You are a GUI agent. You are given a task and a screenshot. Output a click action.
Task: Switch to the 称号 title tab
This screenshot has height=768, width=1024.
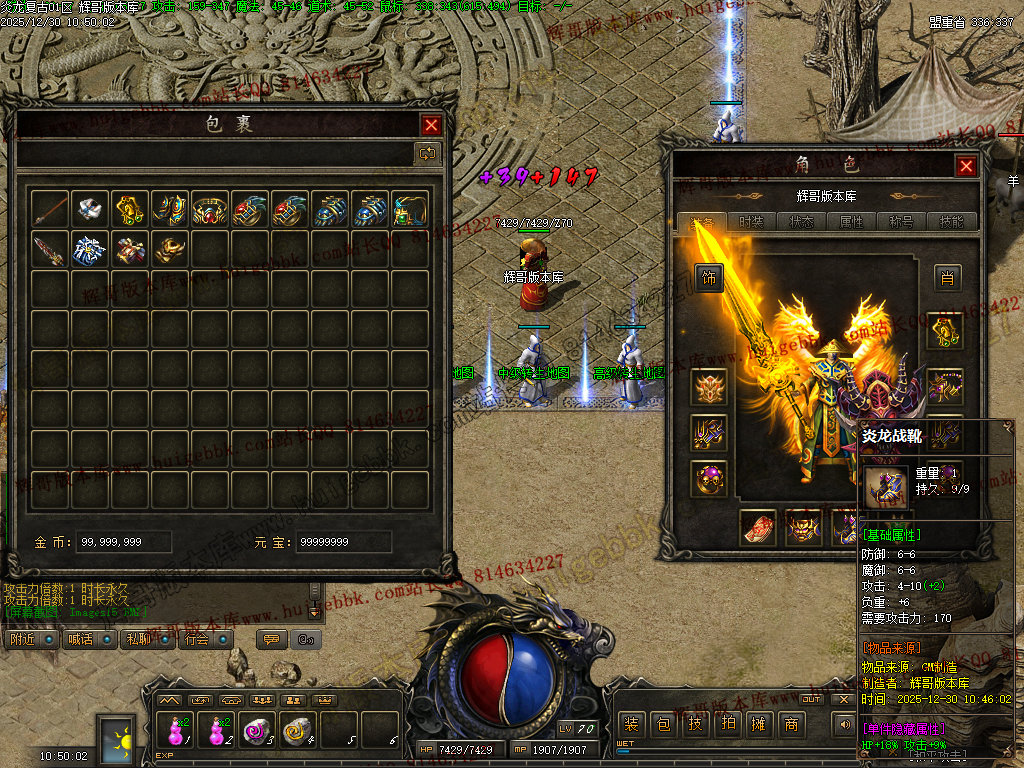coord(901,222)
